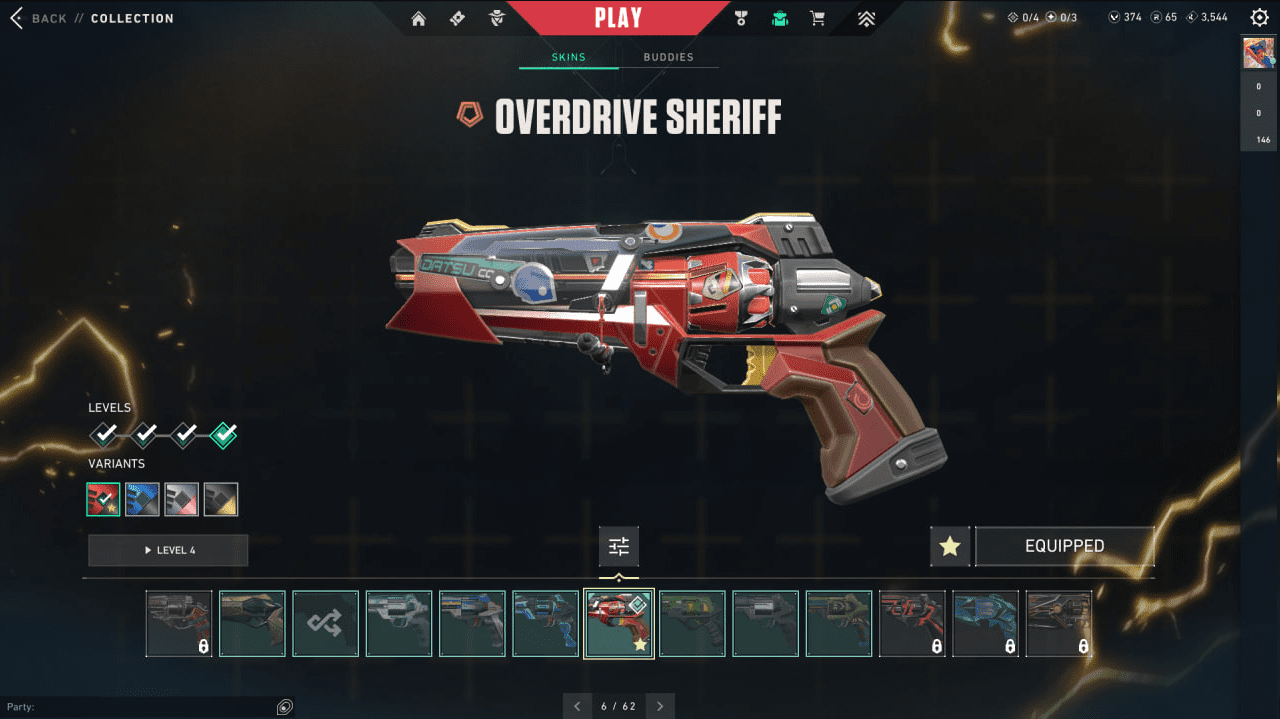Open the skin filter sliders button

(x=619, y=546)
